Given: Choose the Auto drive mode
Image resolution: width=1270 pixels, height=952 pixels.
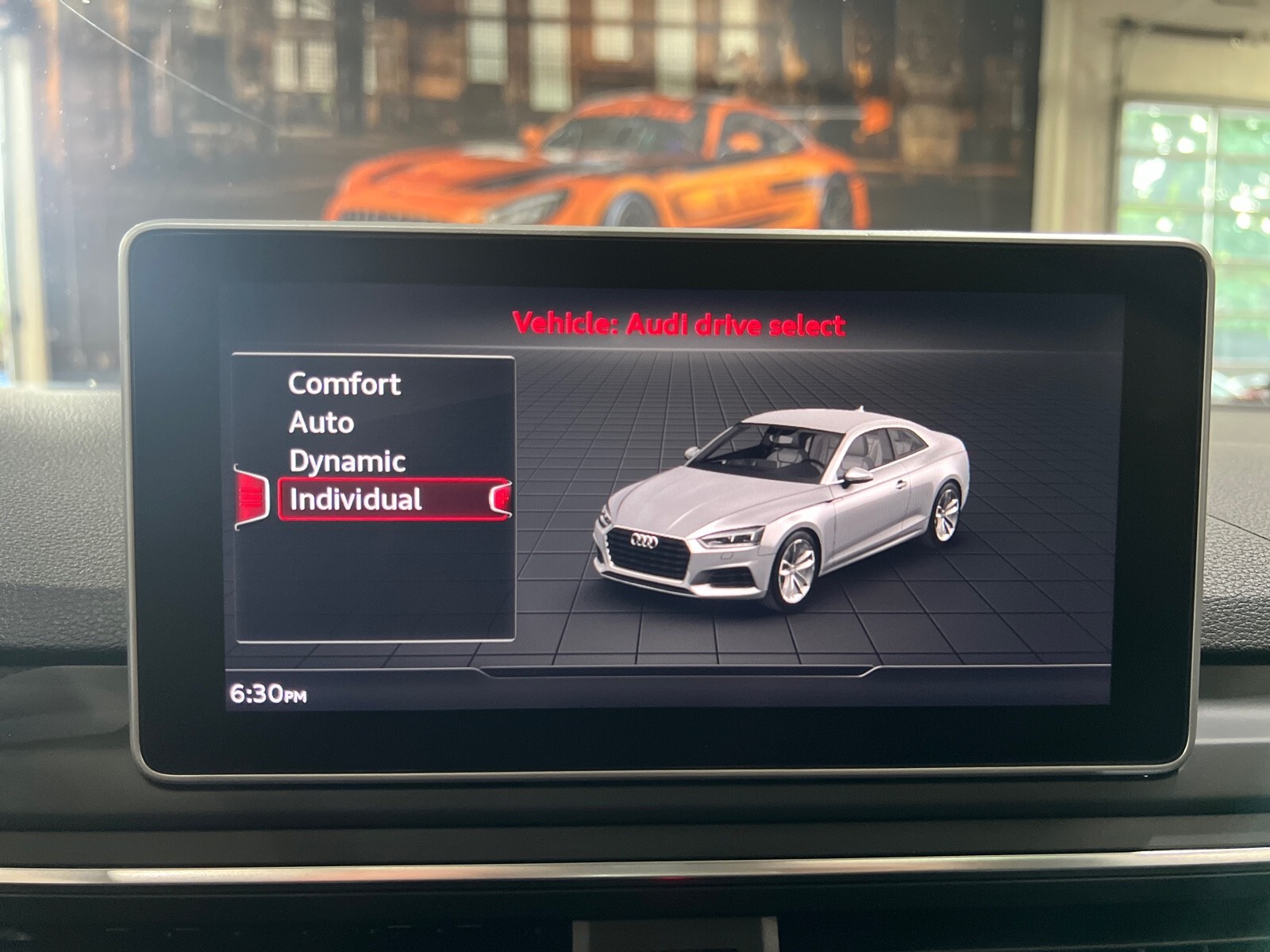Looking at the screenshot, I should pyautogui.click(x=321, y=423).
